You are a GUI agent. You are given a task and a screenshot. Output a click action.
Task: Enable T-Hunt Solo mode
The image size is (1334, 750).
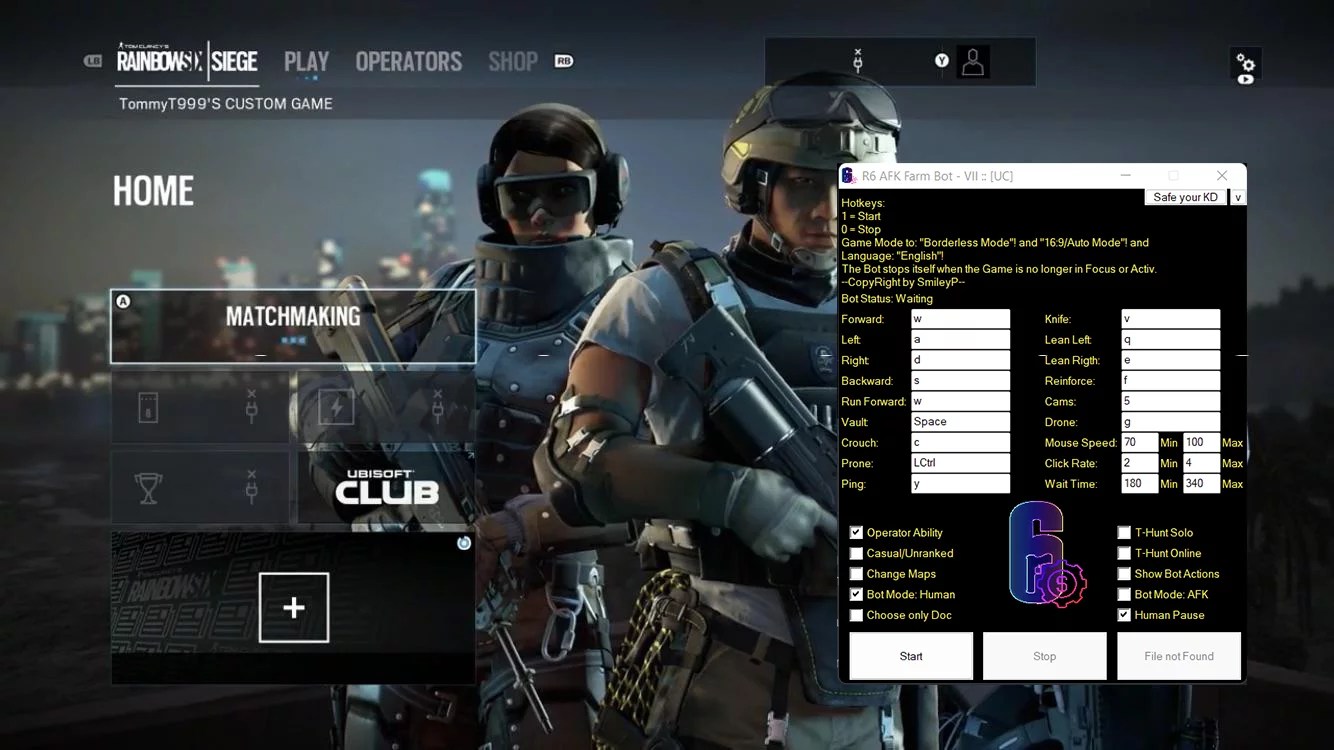click(1124, 532)
